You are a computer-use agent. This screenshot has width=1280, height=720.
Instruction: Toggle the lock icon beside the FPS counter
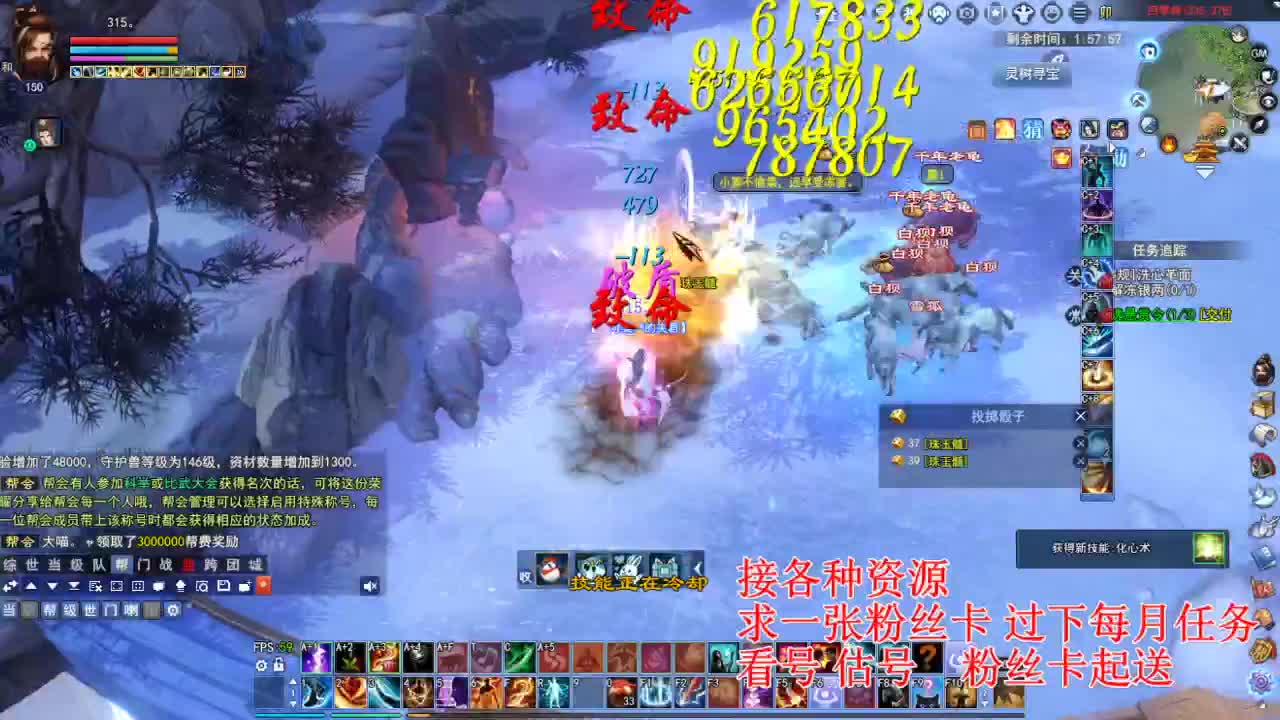[279, 666]
